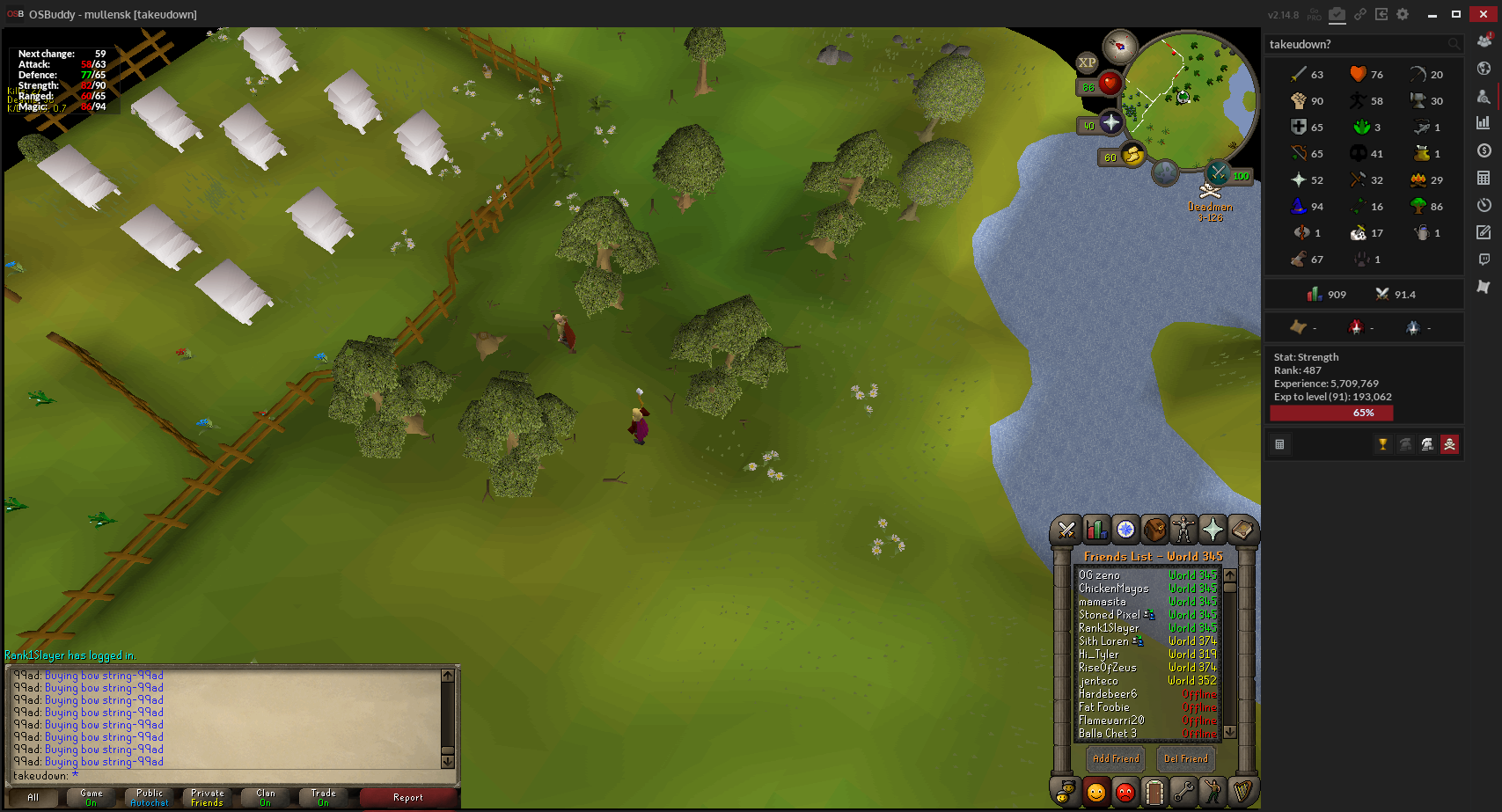Click the Del Friend button

coord(1185,758)
